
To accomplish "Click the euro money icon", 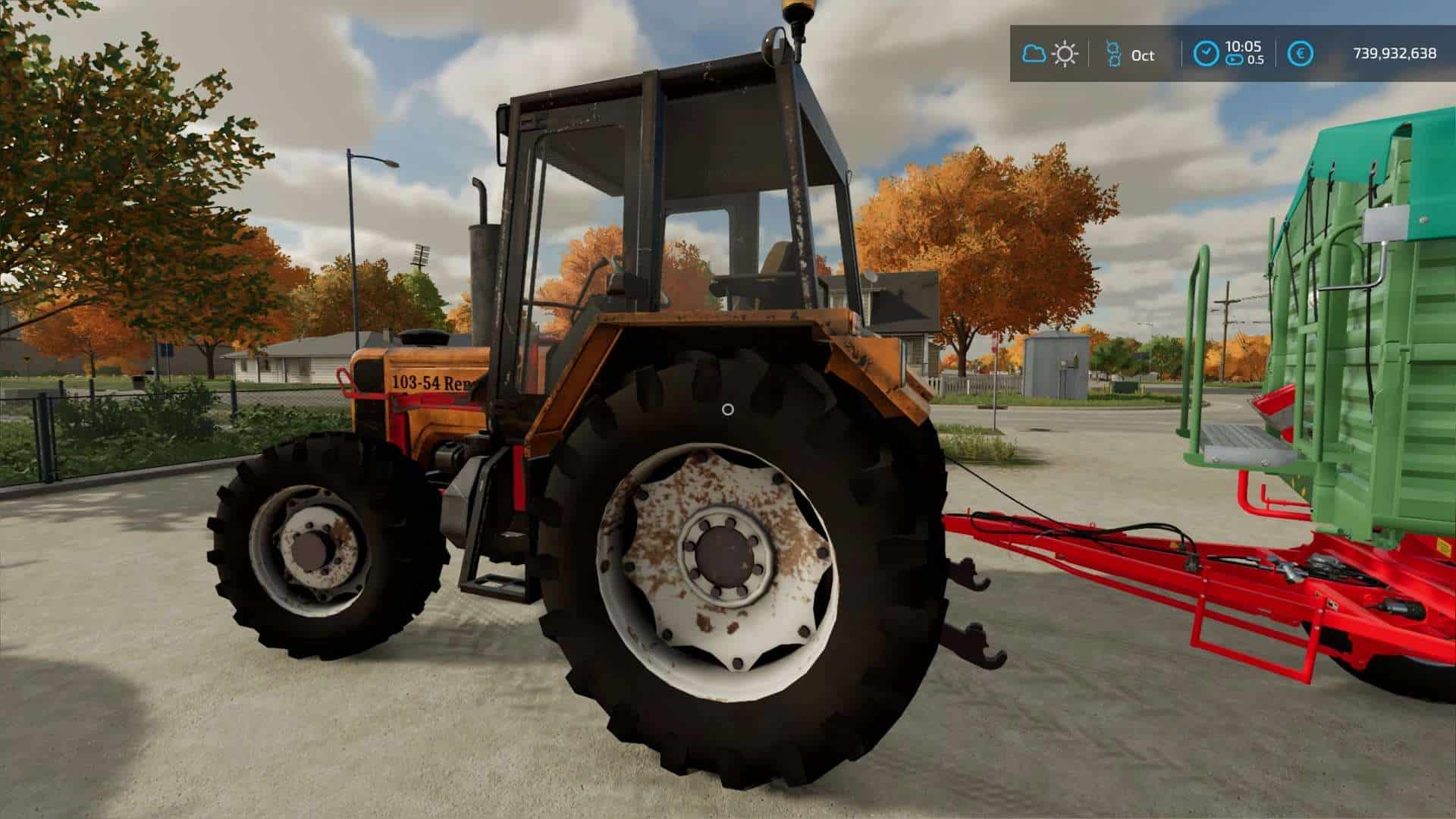I will pyautogui.click(x=1301, y=54).
